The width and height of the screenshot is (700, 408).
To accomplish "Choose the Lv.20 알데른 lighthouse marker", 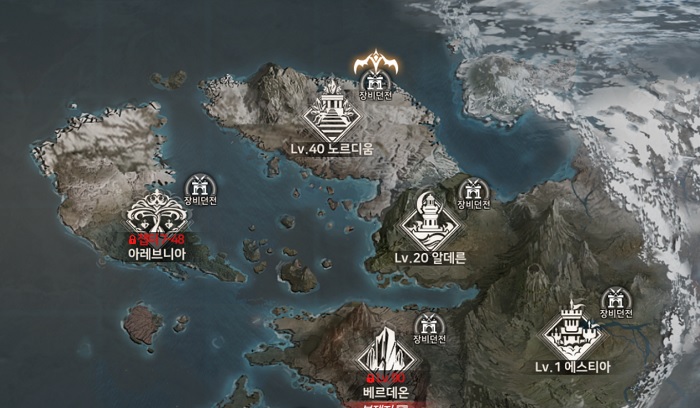I will 430,220.
